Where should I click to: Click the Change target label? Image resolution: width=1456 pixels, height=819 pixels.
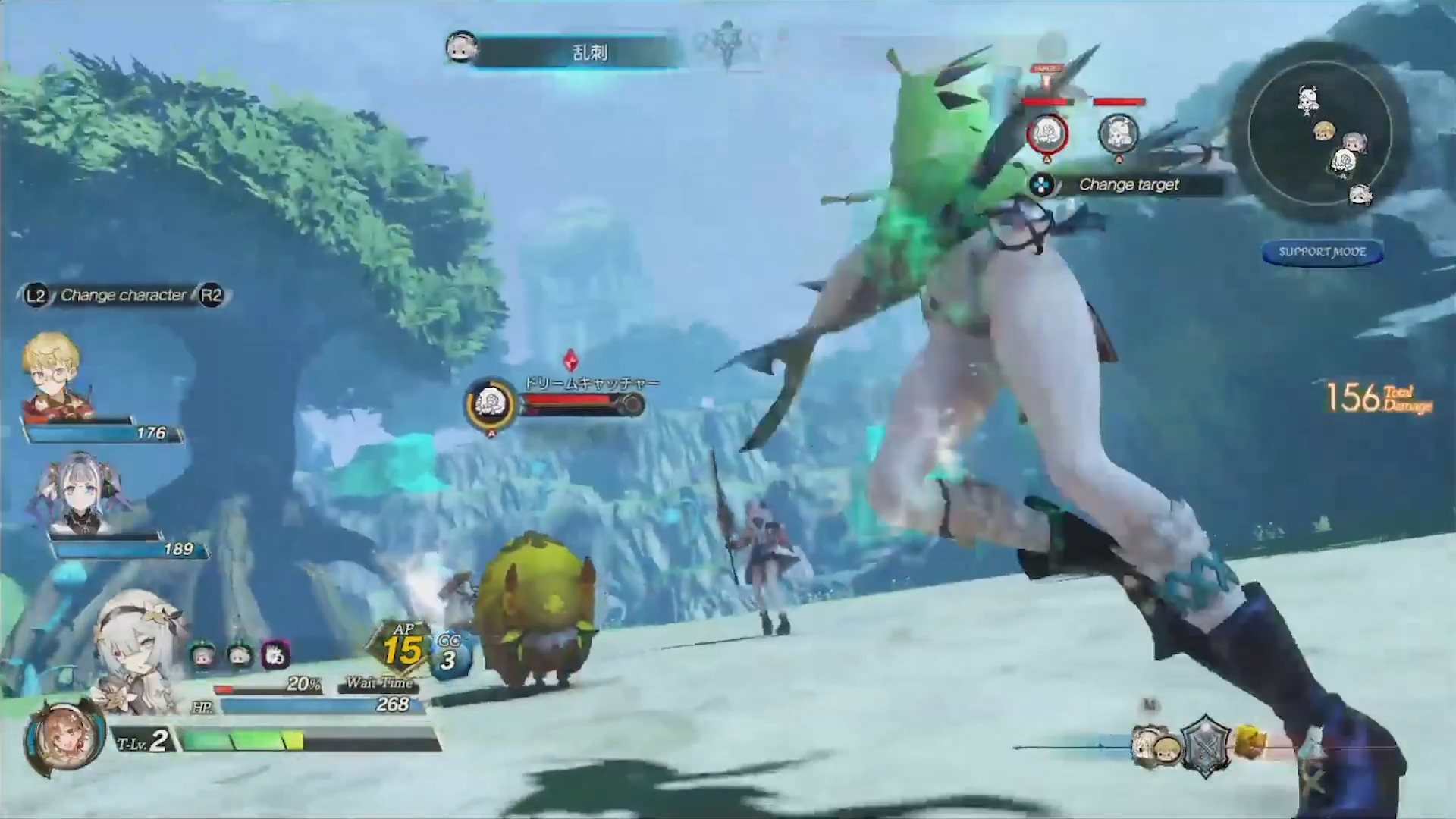click(x=1128, y=185)
